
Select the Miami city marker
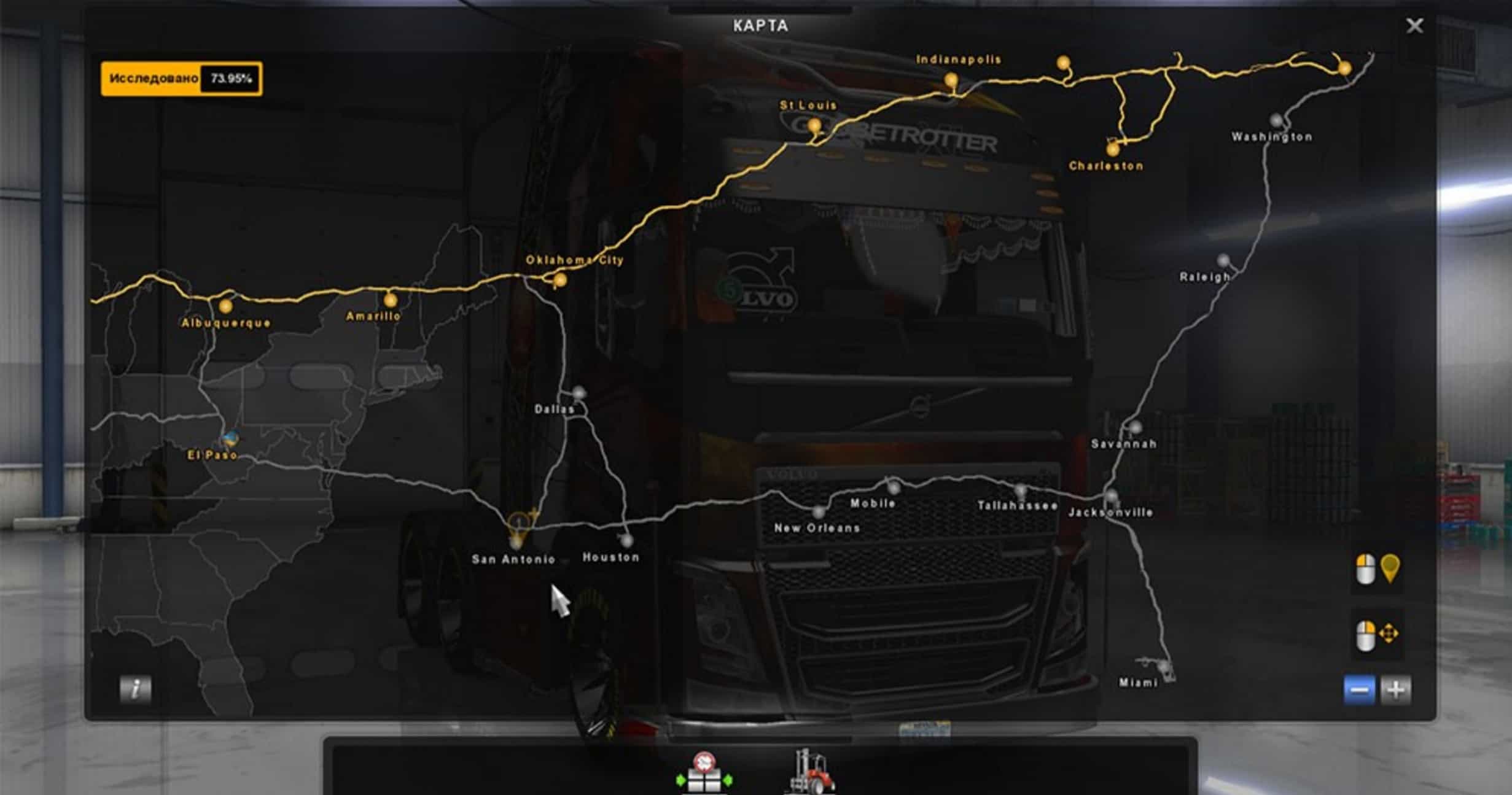1163,666
